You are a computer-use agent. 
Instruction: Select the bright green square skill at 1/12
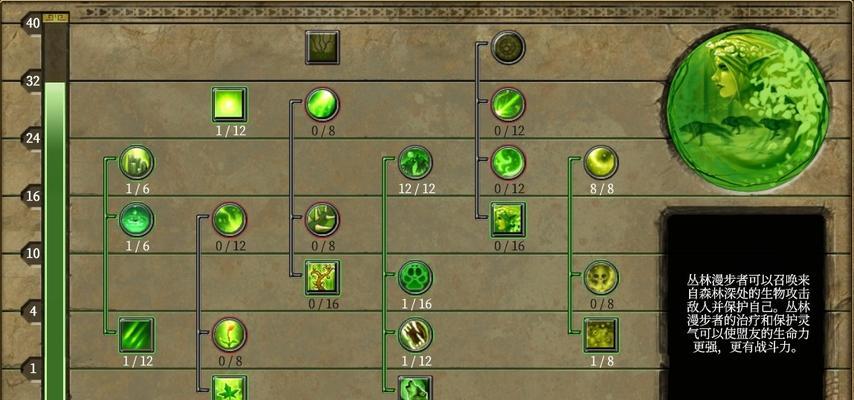(230, 104)
